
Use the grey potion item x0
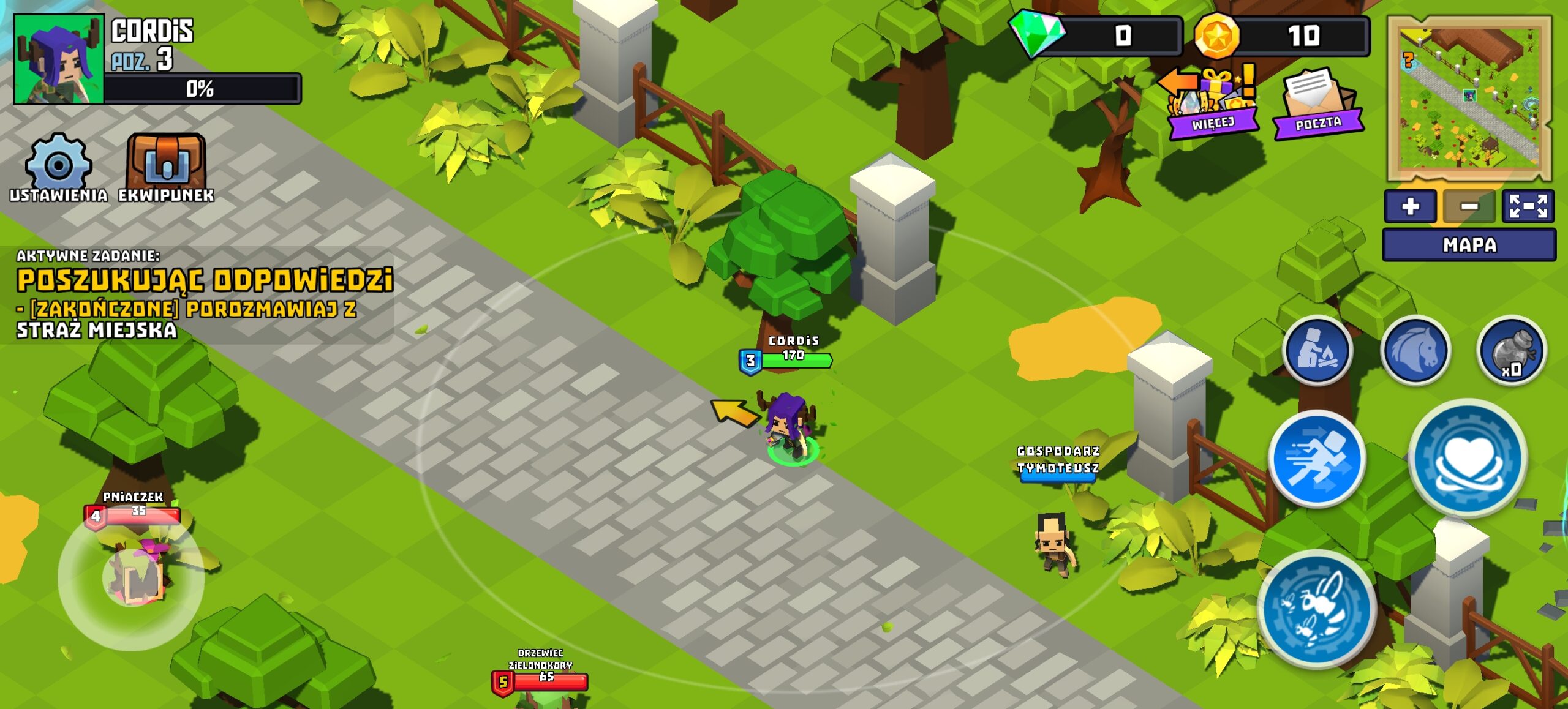[1512, 351]
